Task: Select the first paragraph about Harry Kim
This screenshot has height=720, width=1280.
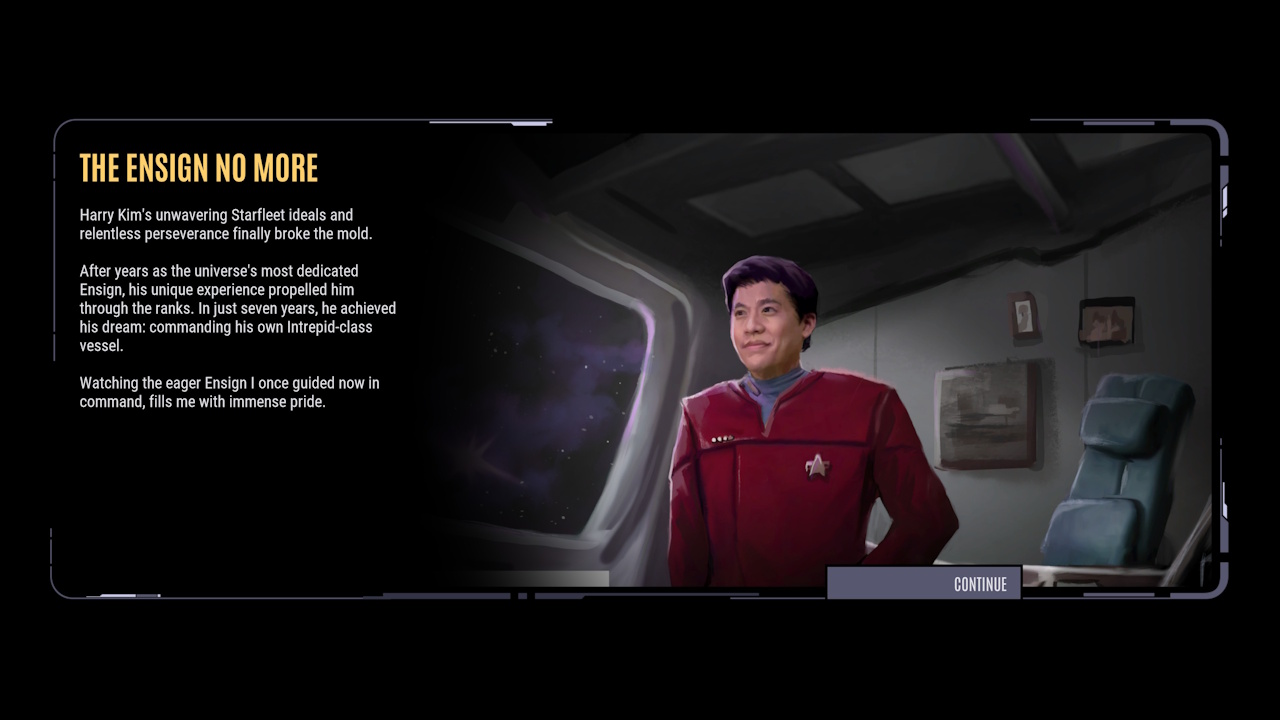Action: pos(215,224)
